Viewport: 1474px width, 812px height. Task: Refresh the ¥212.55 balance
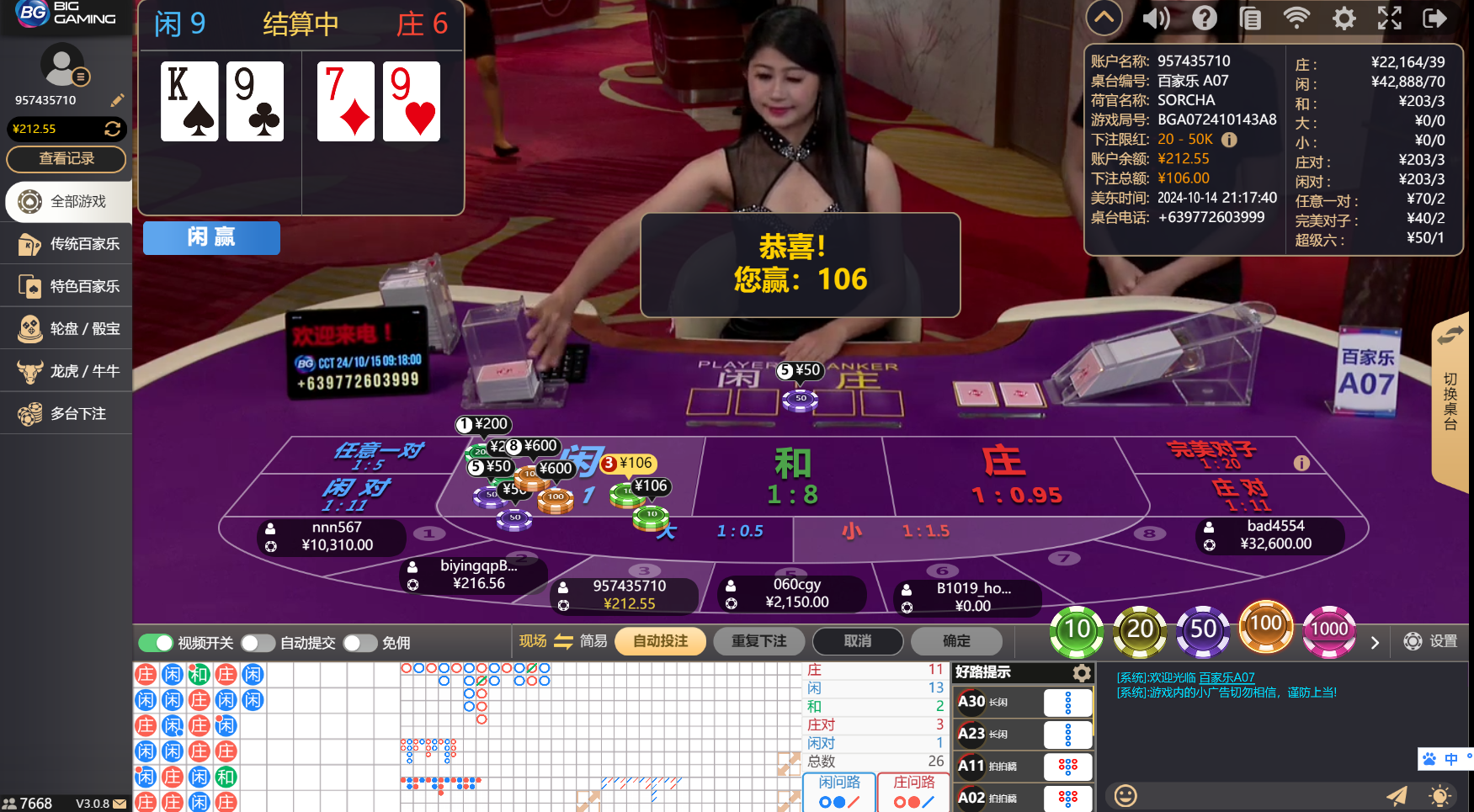[114, 129]
